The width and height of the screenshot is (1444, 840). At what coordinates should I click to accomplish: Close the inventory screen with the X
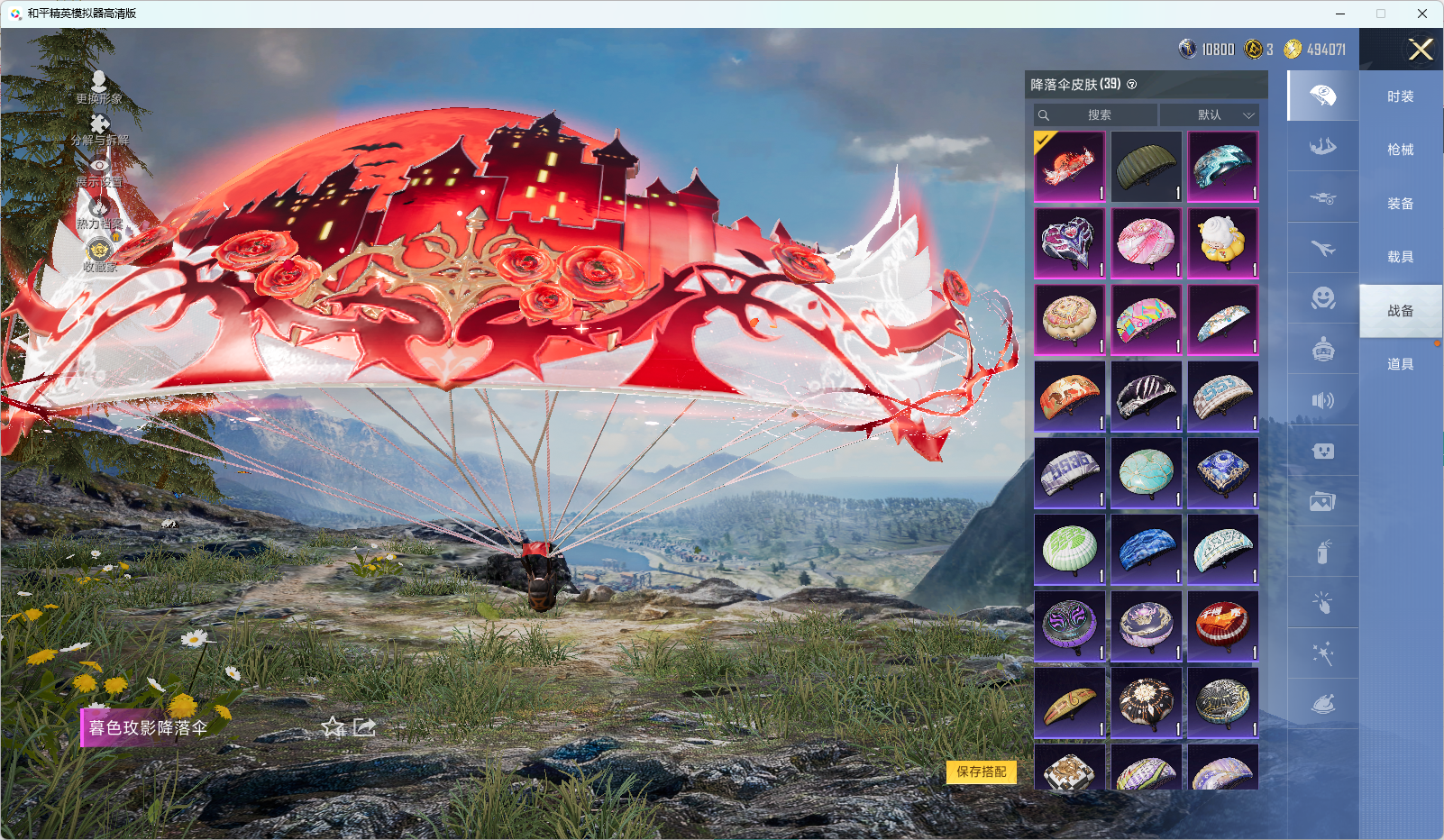1421,50
